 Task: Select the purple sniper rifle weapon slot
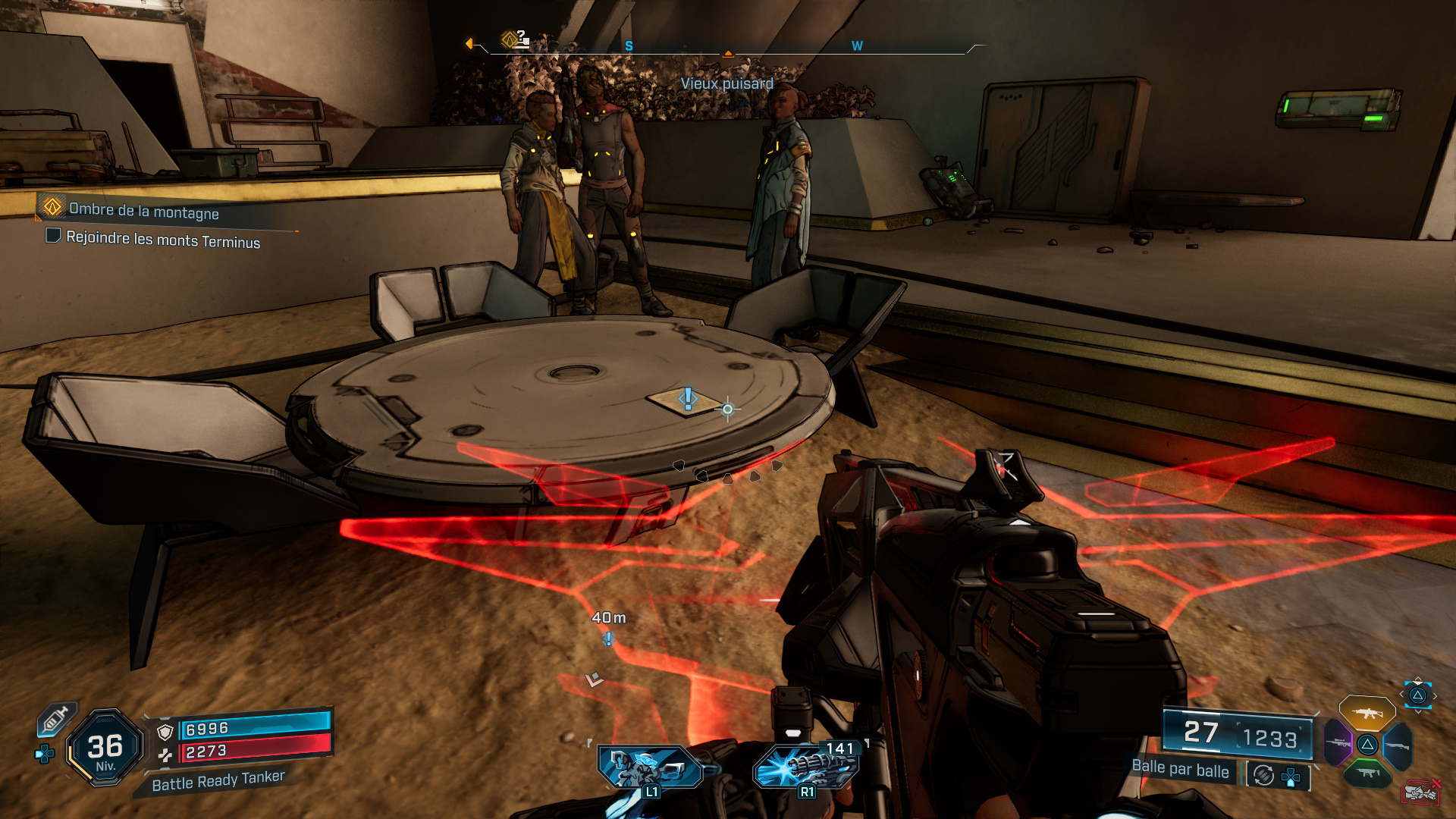pyautogui.click(x=1338, y=742)
